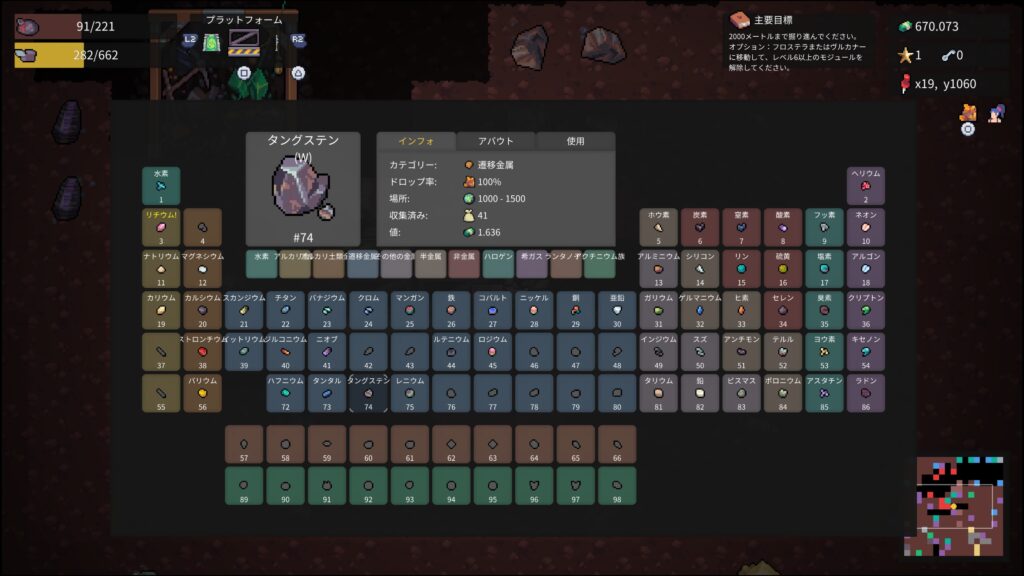Select the 水素 element tile numbered 1

161,185
